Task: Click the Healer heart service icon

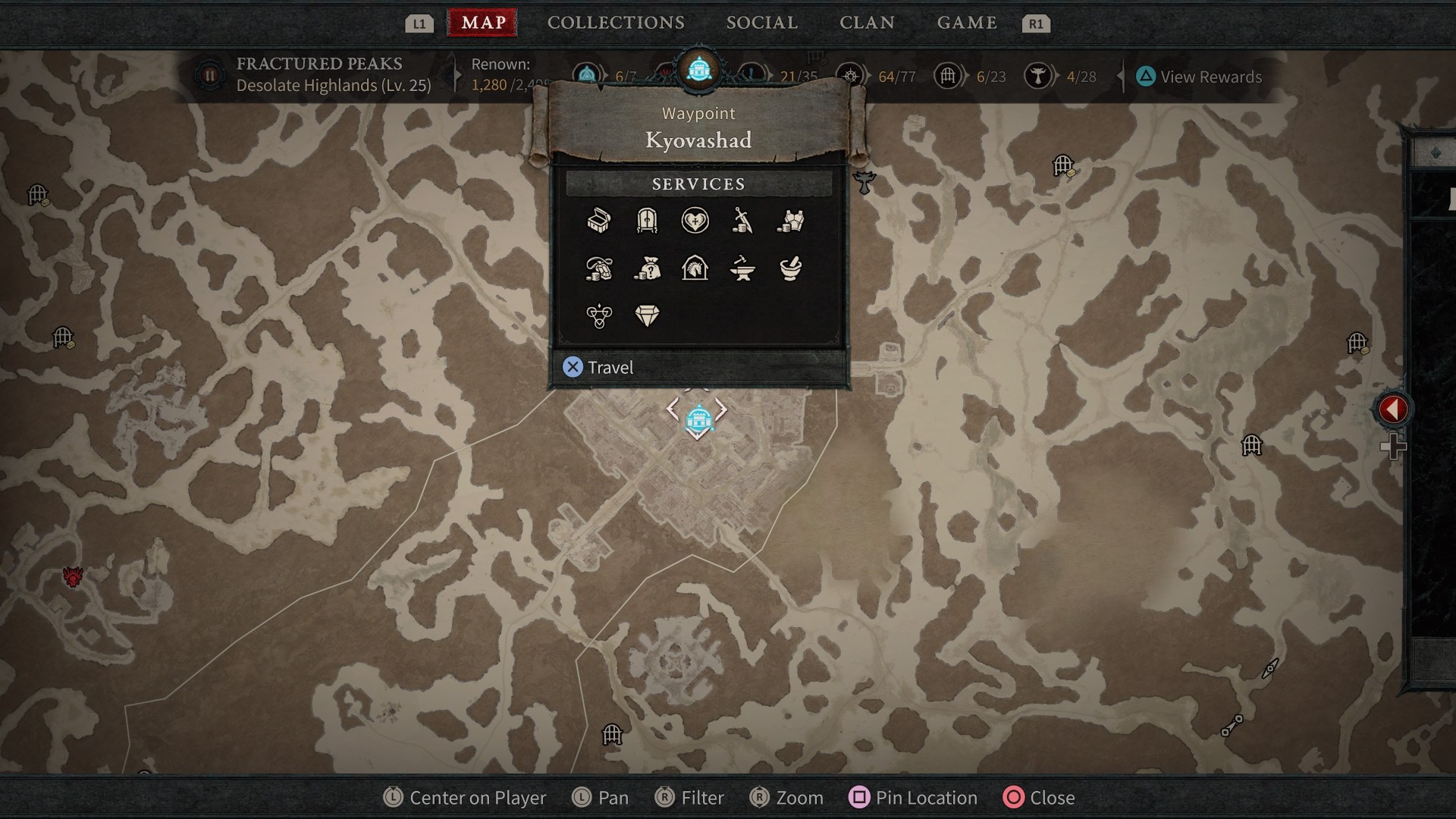Action: 696,221
